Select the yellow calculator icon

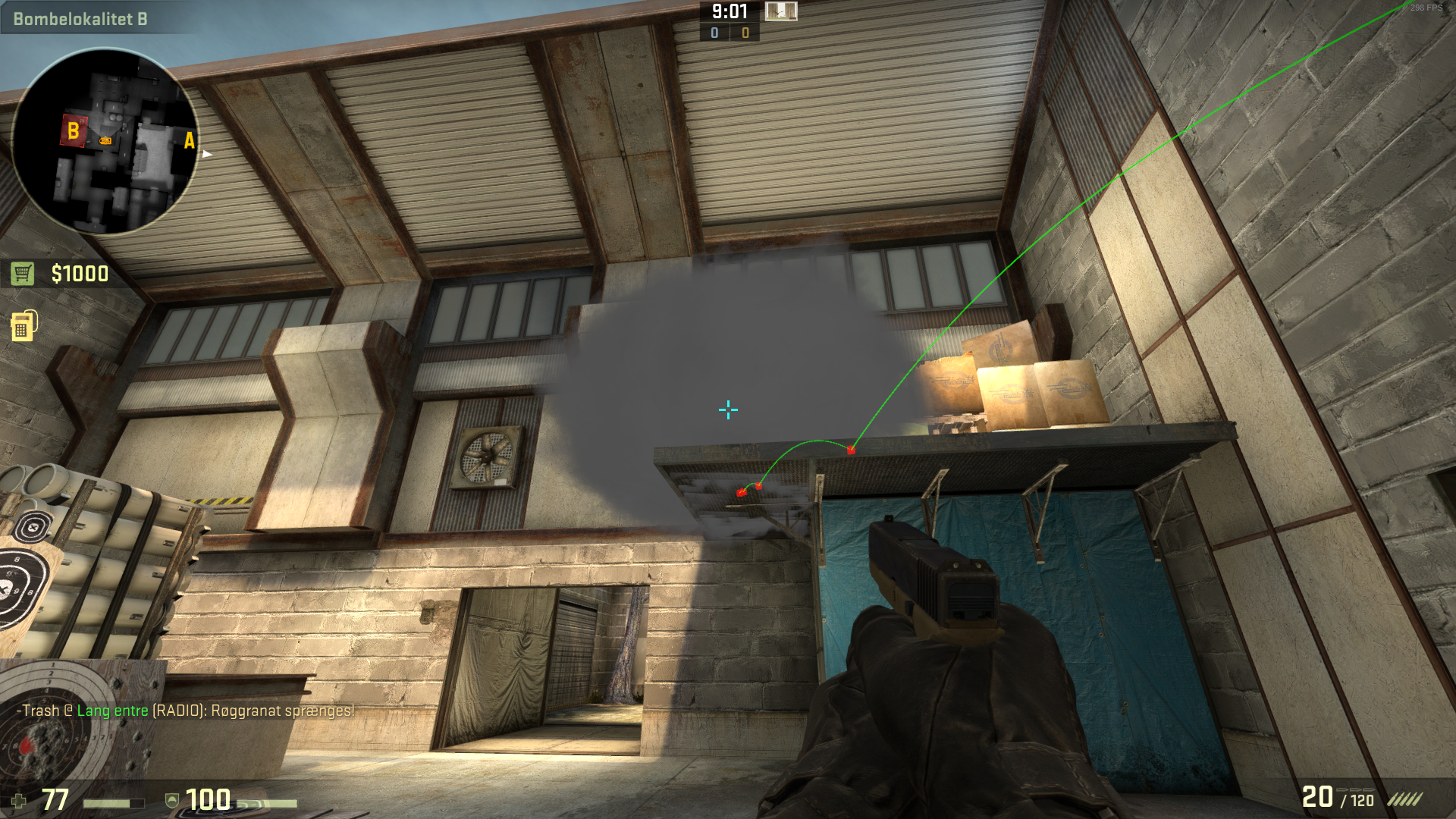coord(23,326)
